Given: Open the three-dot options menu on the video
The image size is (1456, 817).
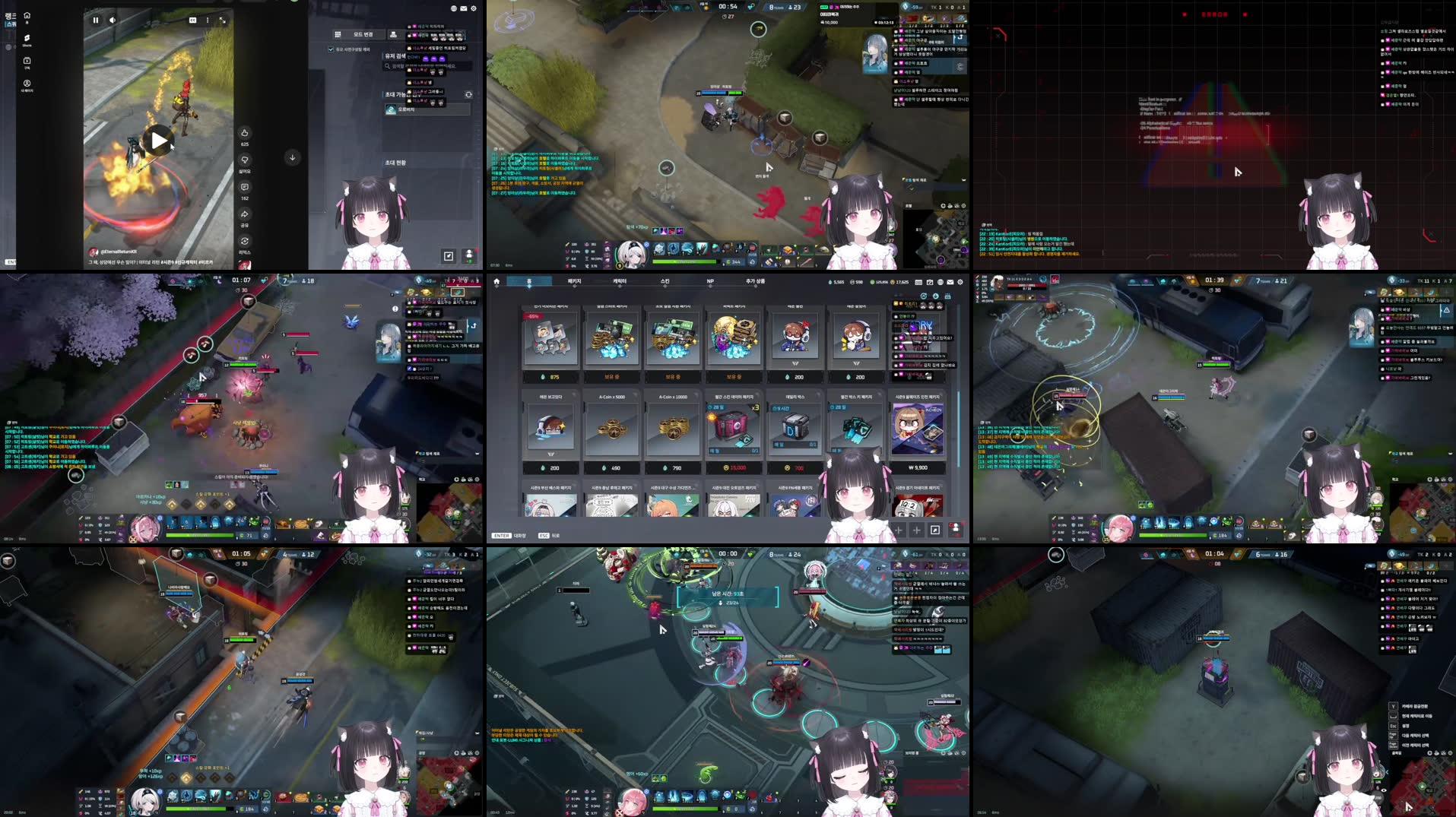Looking at the screenshot, I should tap(208, 21).
